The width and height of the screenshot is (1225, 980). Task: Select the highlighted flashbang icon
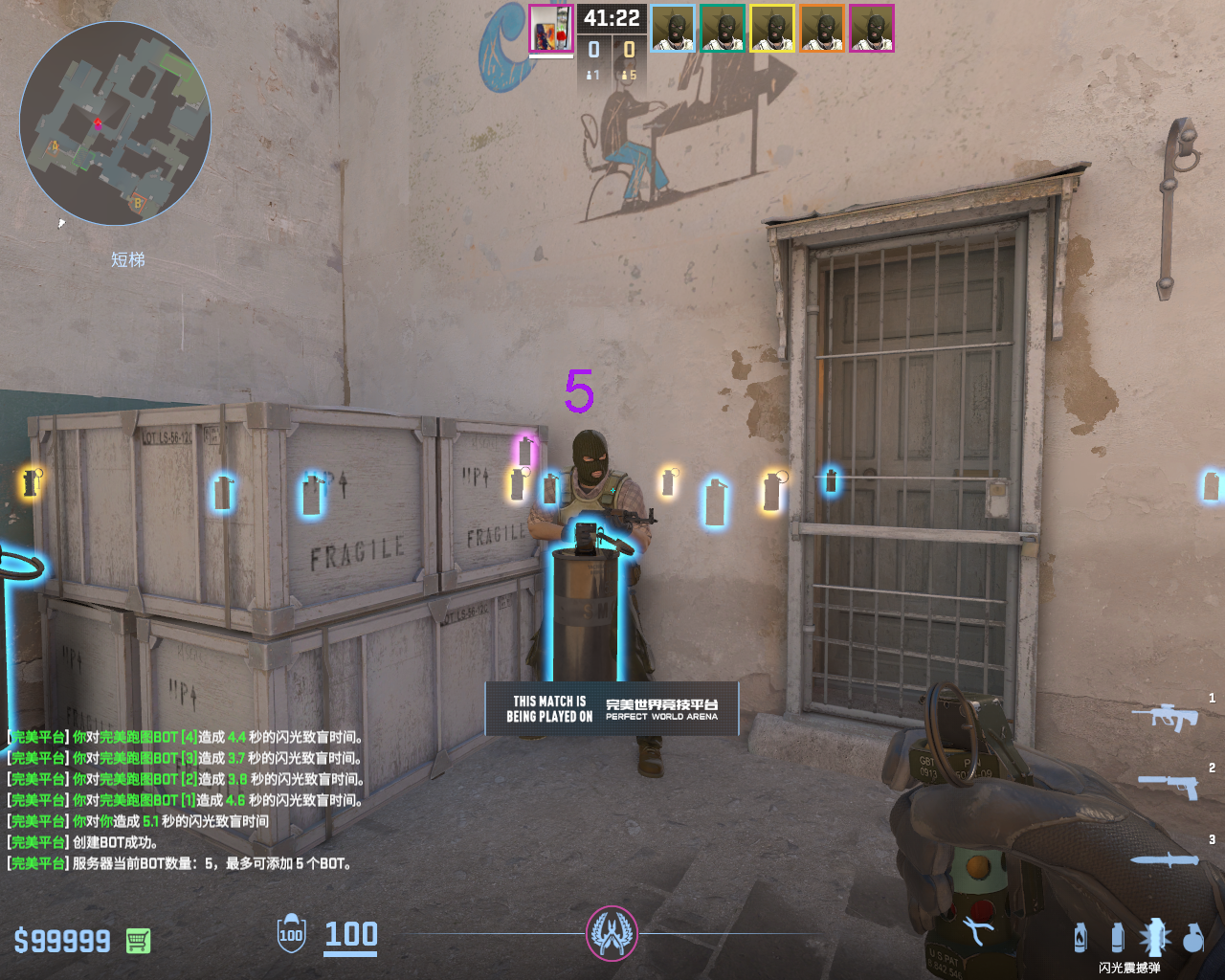coord(1154,937)
